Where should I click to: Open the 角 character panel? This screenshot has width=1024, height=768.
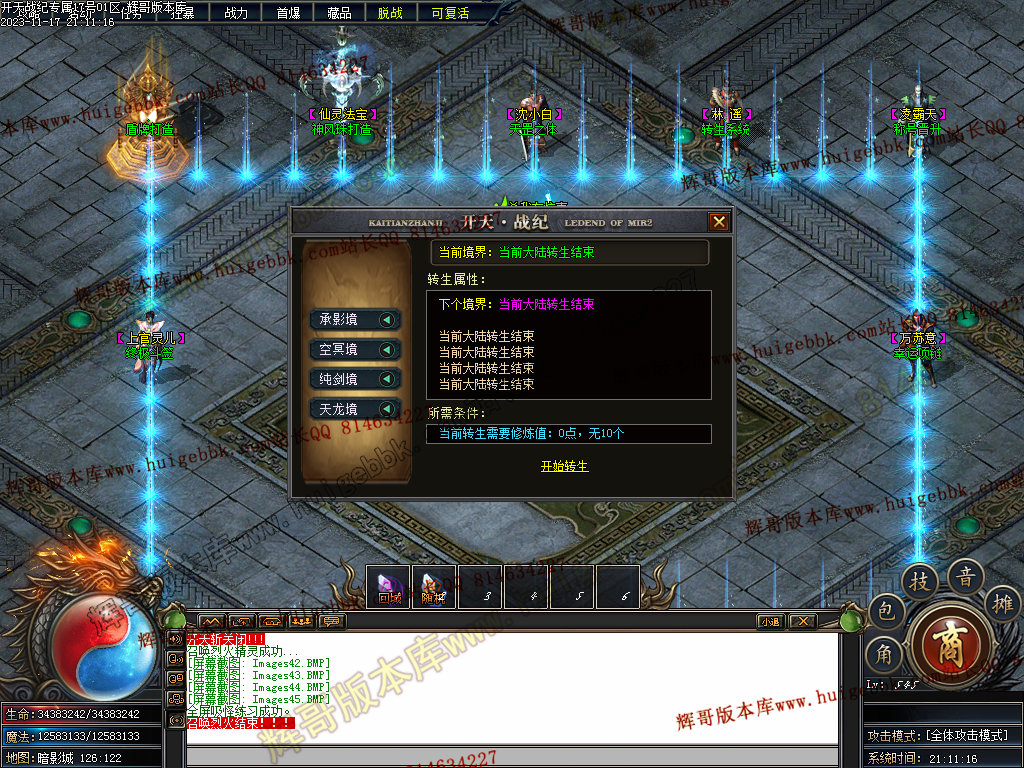pos(884,656)
